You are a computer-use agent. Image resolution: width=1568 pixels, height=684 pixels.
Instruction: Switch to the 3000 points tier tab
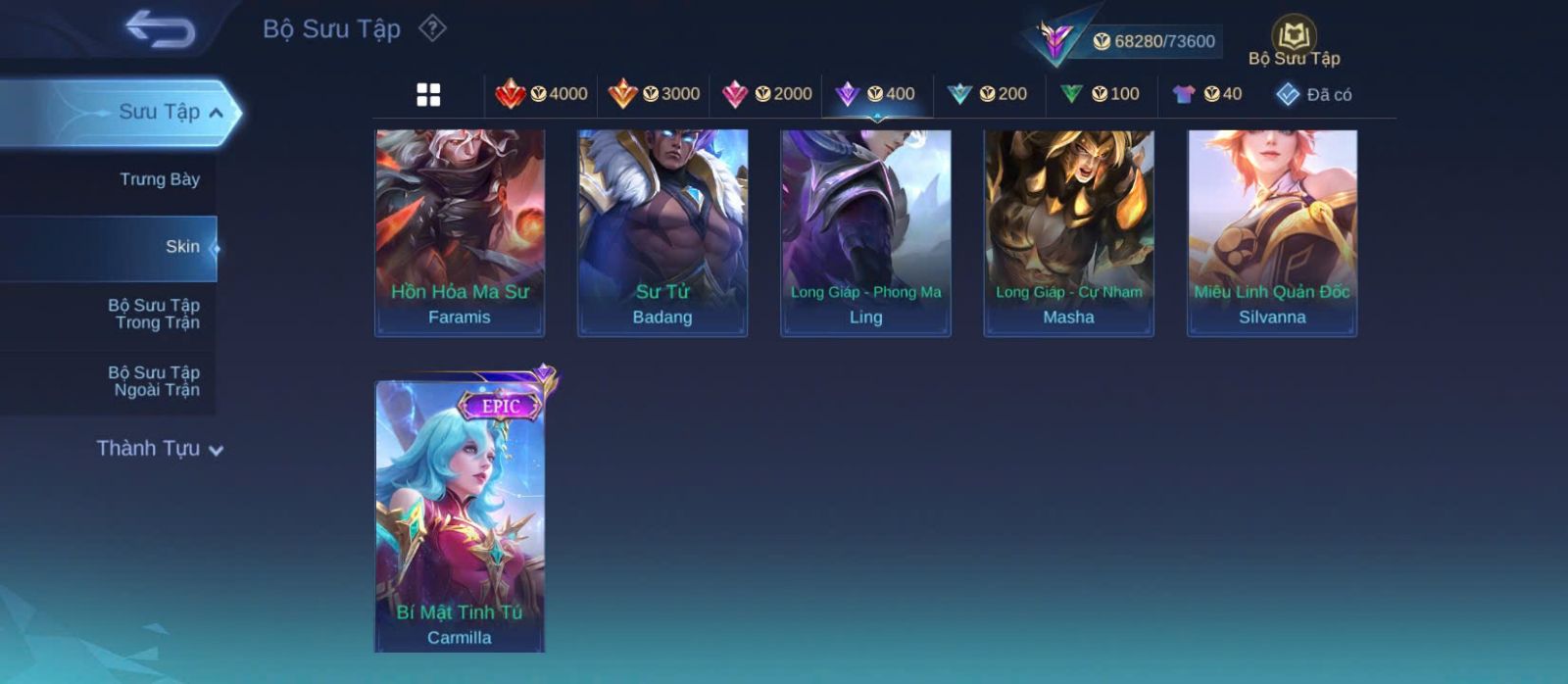654,94
